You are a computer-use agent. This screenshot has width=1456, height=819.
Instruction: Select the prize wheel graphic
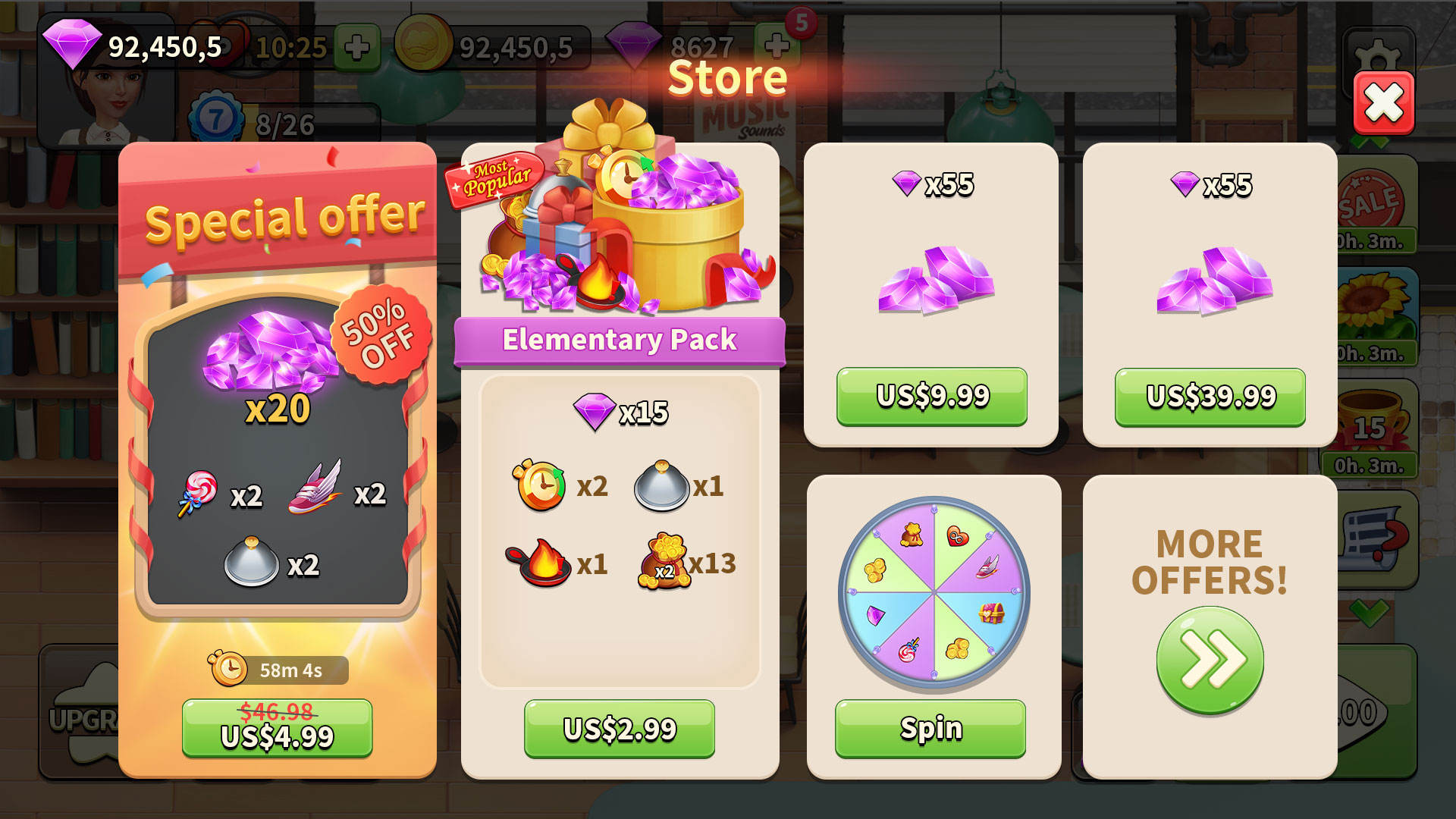click(934, 591)
